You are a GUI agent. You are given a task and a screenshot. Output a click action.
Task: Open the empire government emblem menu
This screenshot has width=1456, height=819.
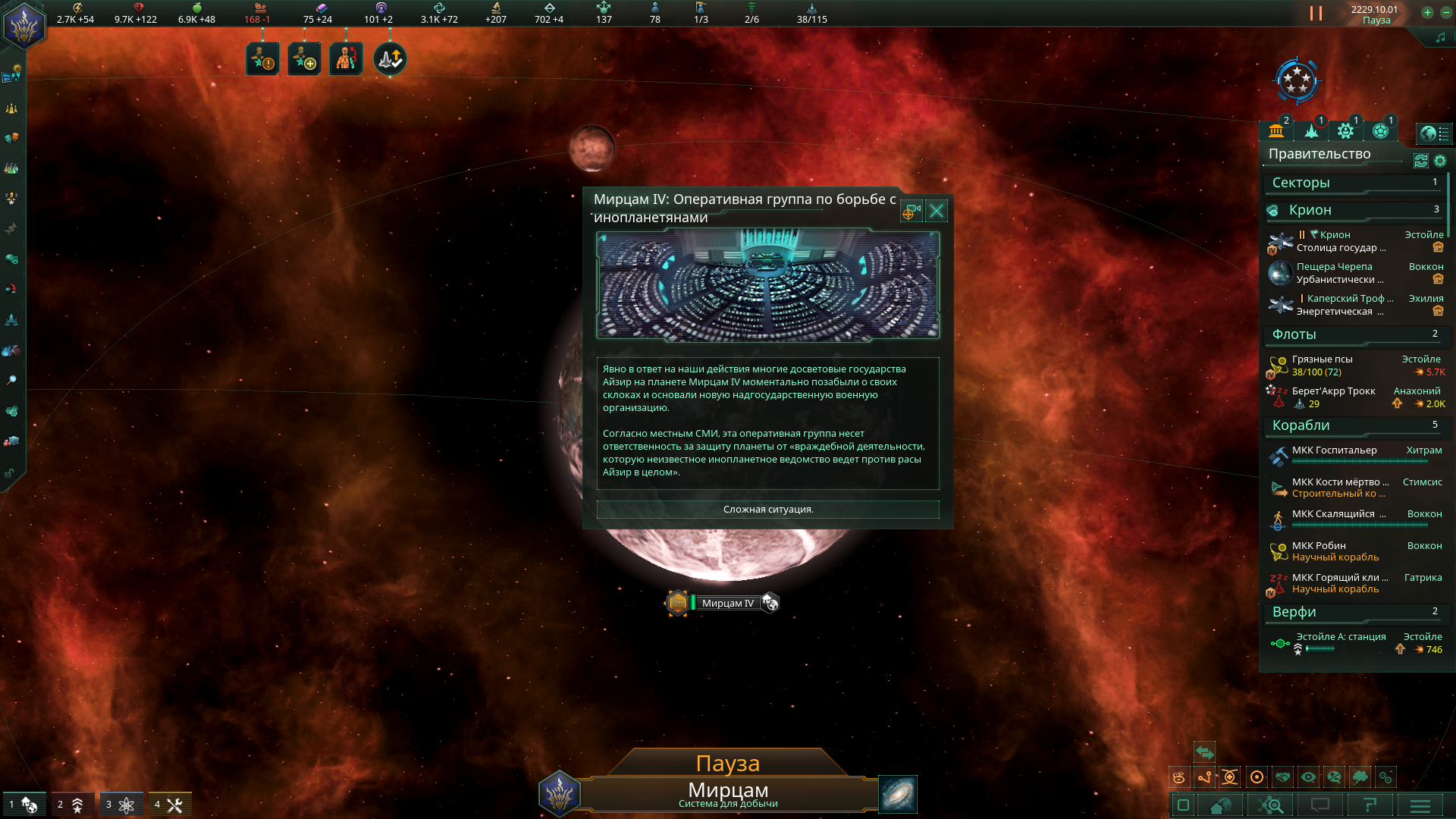click(x=24, y=26)
